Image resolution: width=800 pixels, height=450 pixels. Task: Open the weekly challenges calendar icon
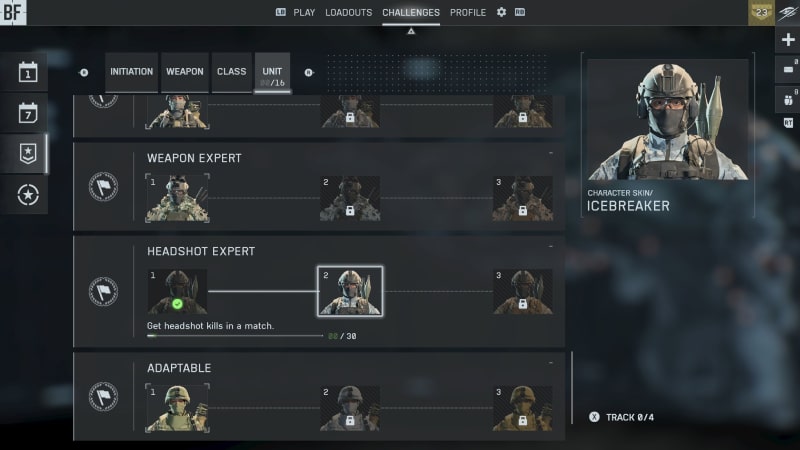tap(28, 112)
